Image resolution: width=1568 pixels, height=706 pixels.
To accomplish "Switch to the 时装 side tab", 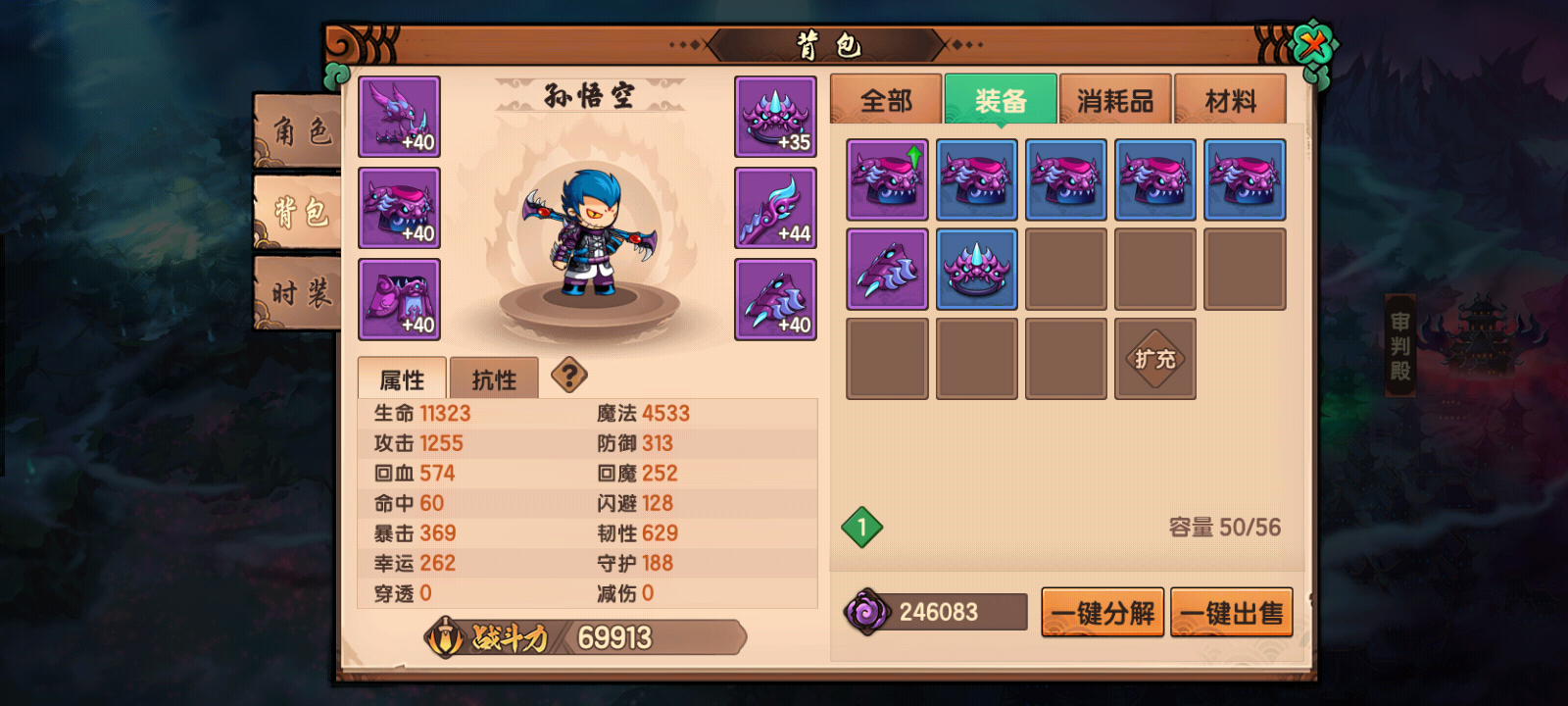I will [x=300, y=292].
